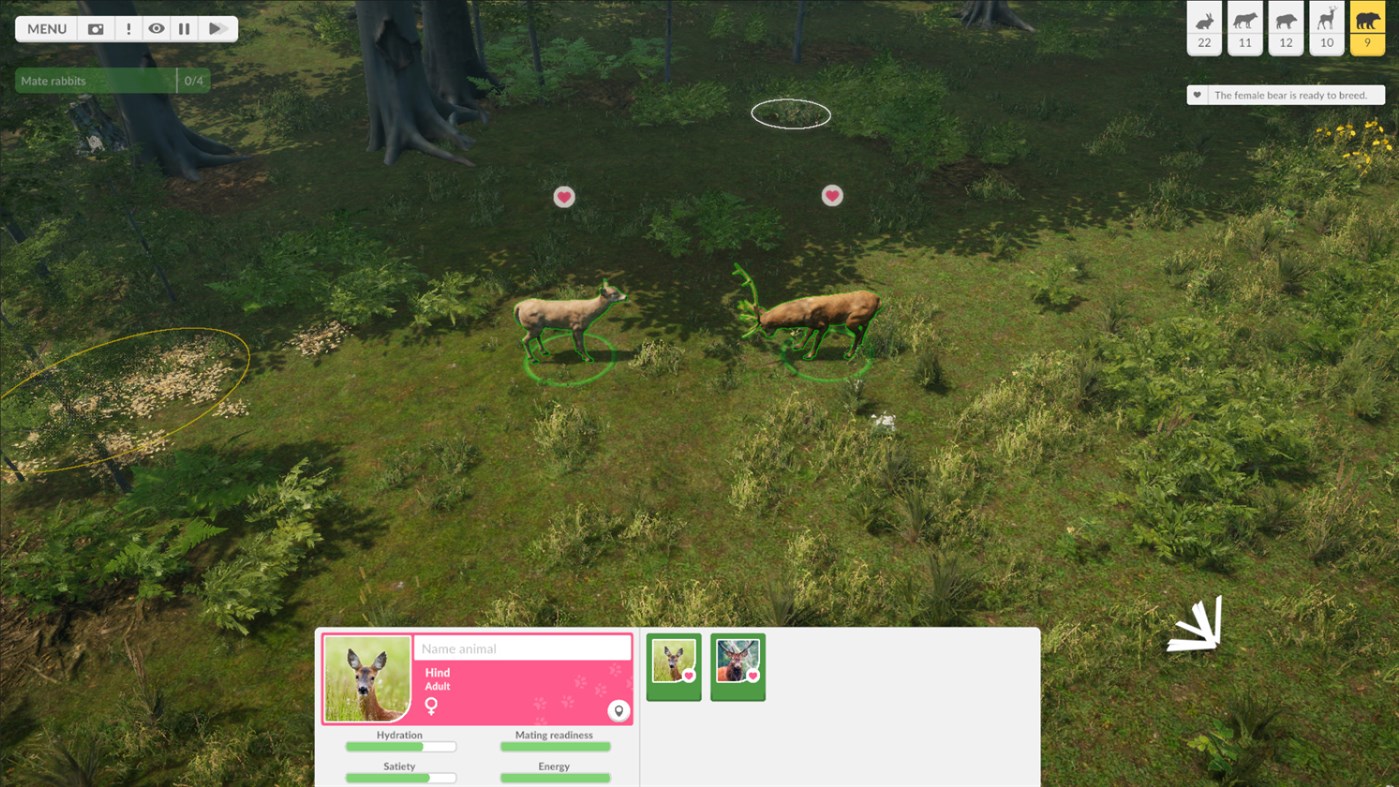Select the deer population counter
The image size is (1399, 787).
[1326, 28]
